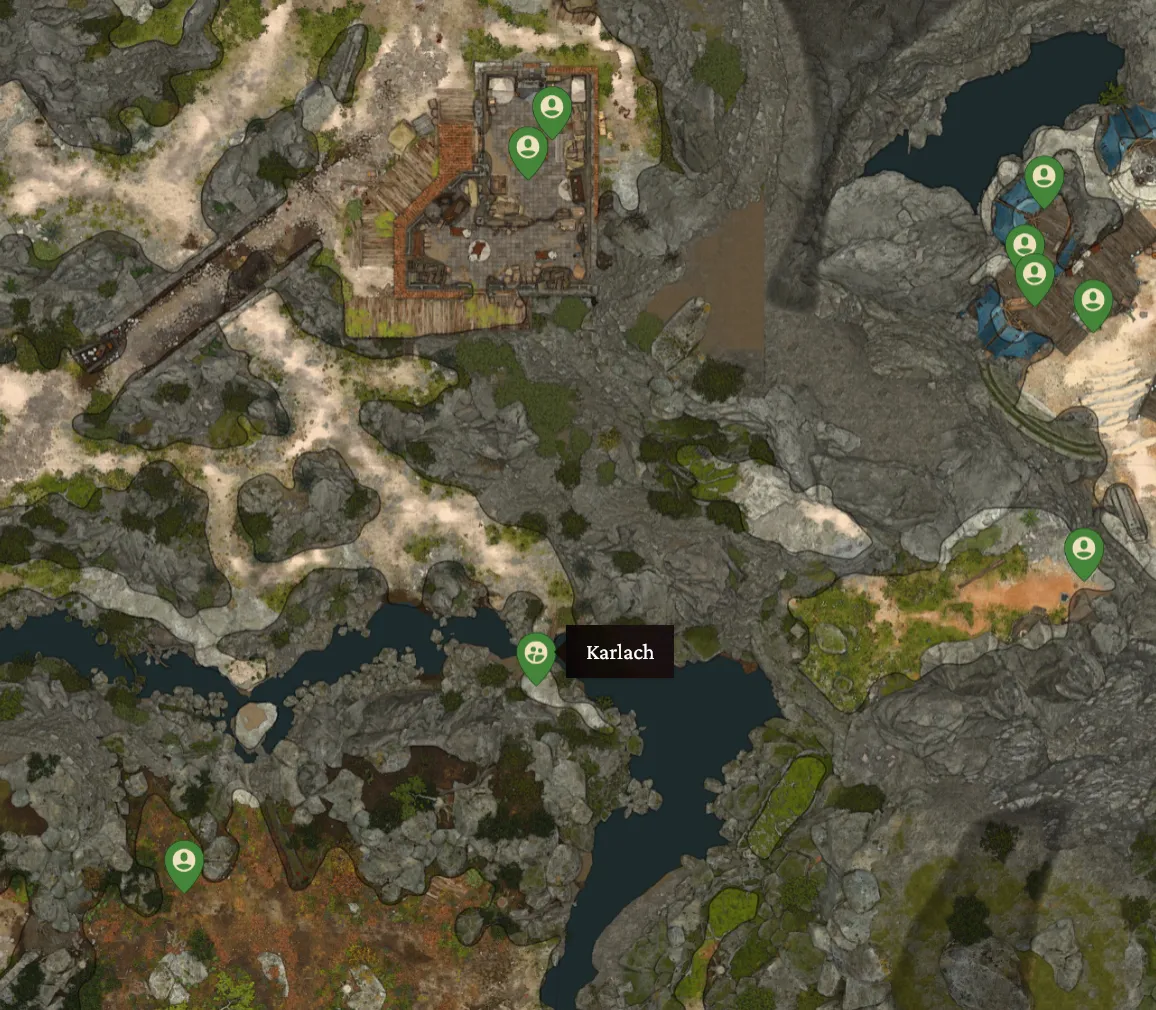Viewport: 1156px width, 1010px height.
Task: Click the lone marker in the bottom-left autumn clearing
Action: 184,862
